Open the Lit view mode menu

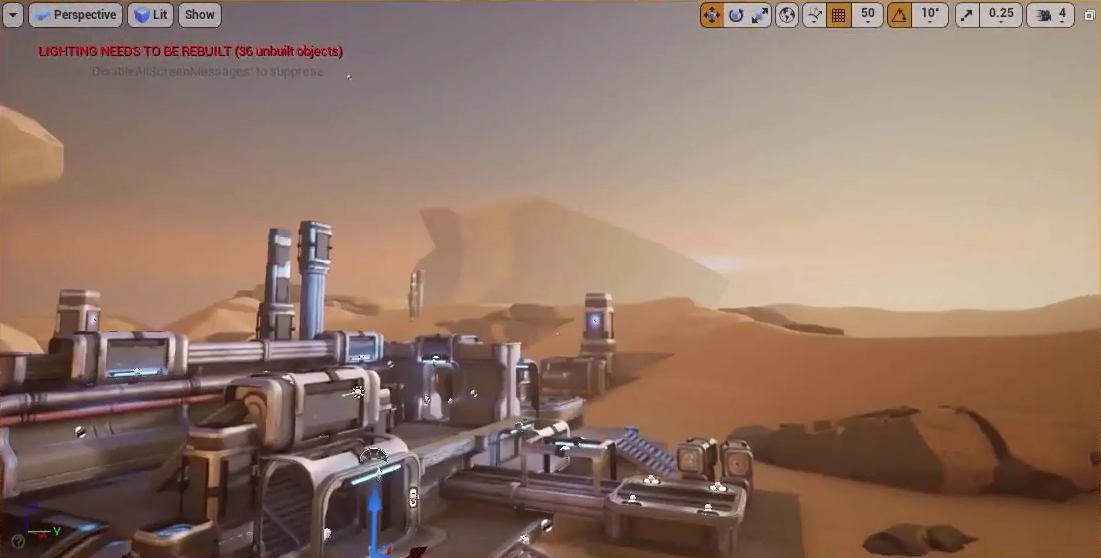click(150, 15)
